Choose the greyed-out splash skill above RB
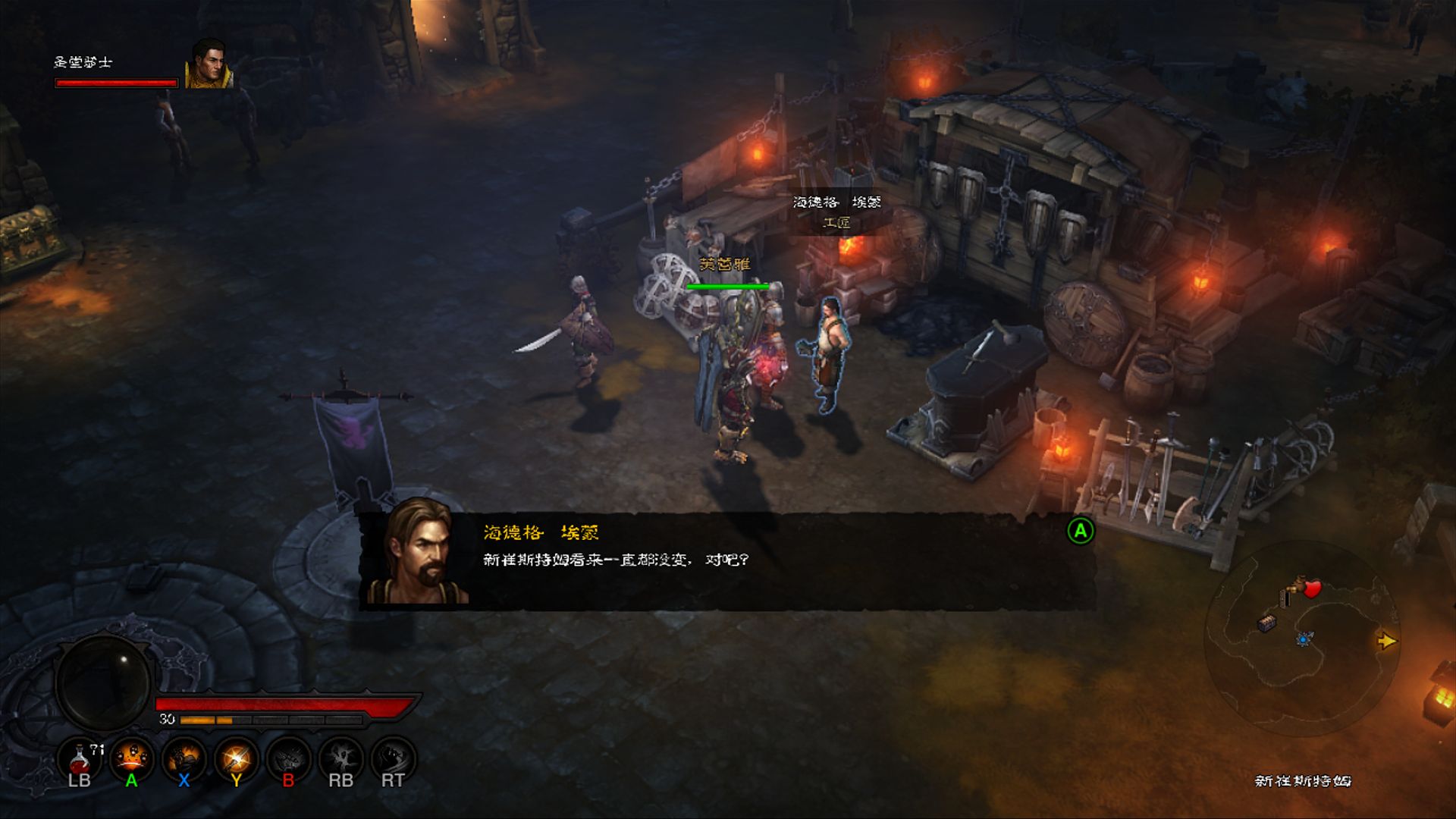The width and height of the screenshot is (1456, 819). click(340, 758)
